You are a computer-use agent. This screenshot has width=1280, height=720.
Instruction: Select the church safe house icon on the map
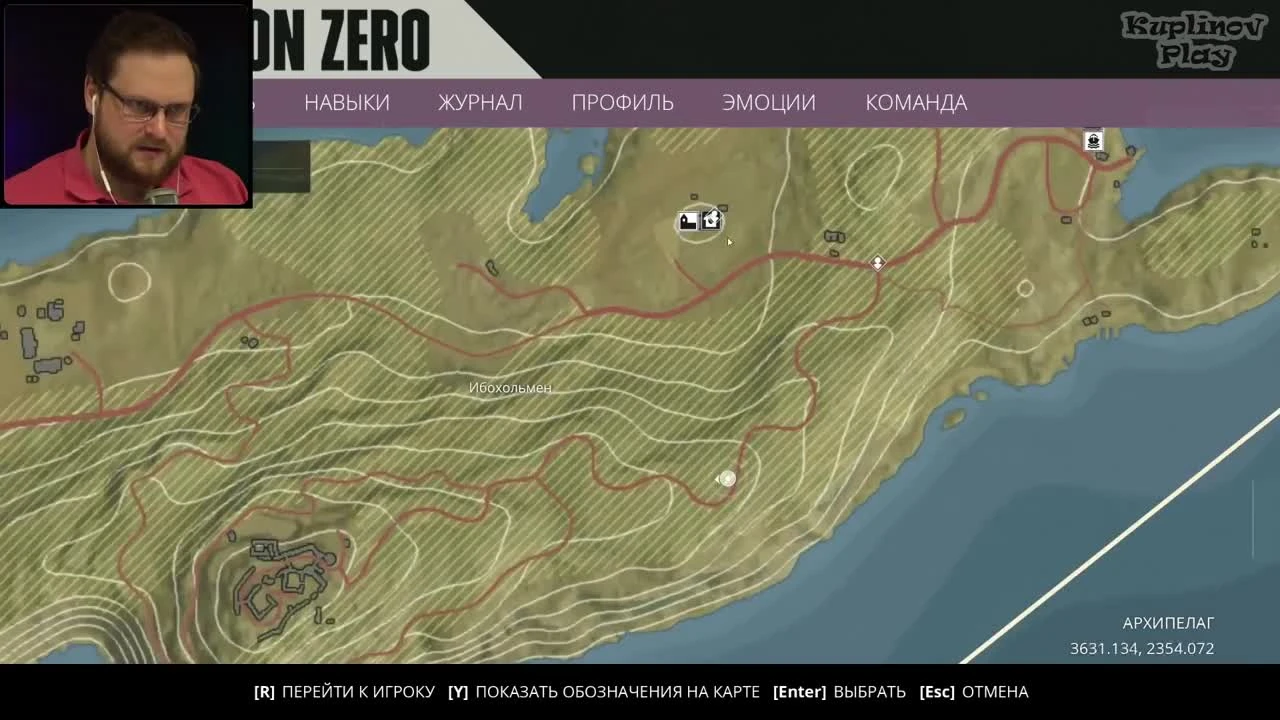click(690, 220)
